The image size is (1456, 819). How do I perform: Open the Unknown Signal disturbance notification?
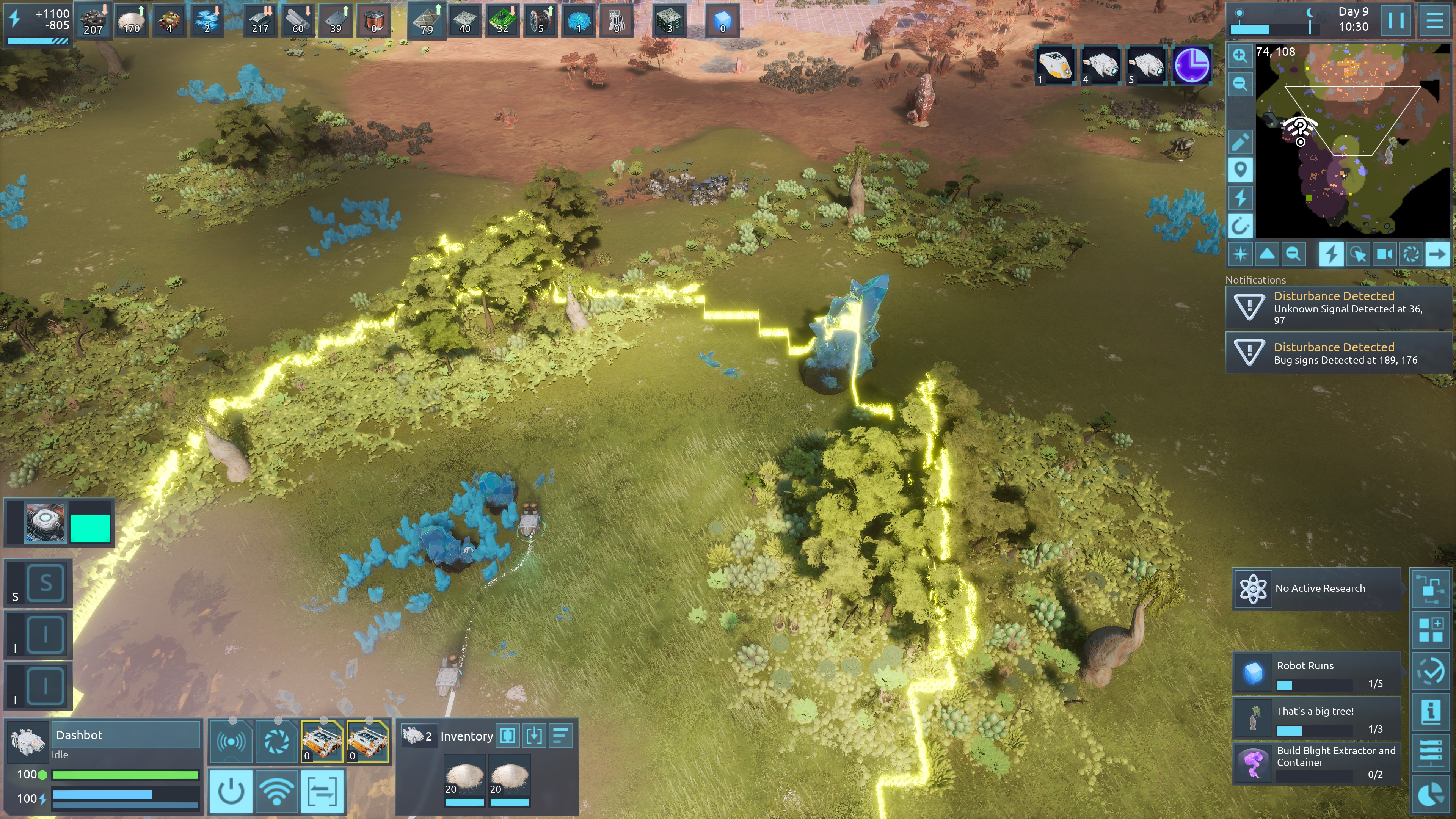coord(1337,308)
